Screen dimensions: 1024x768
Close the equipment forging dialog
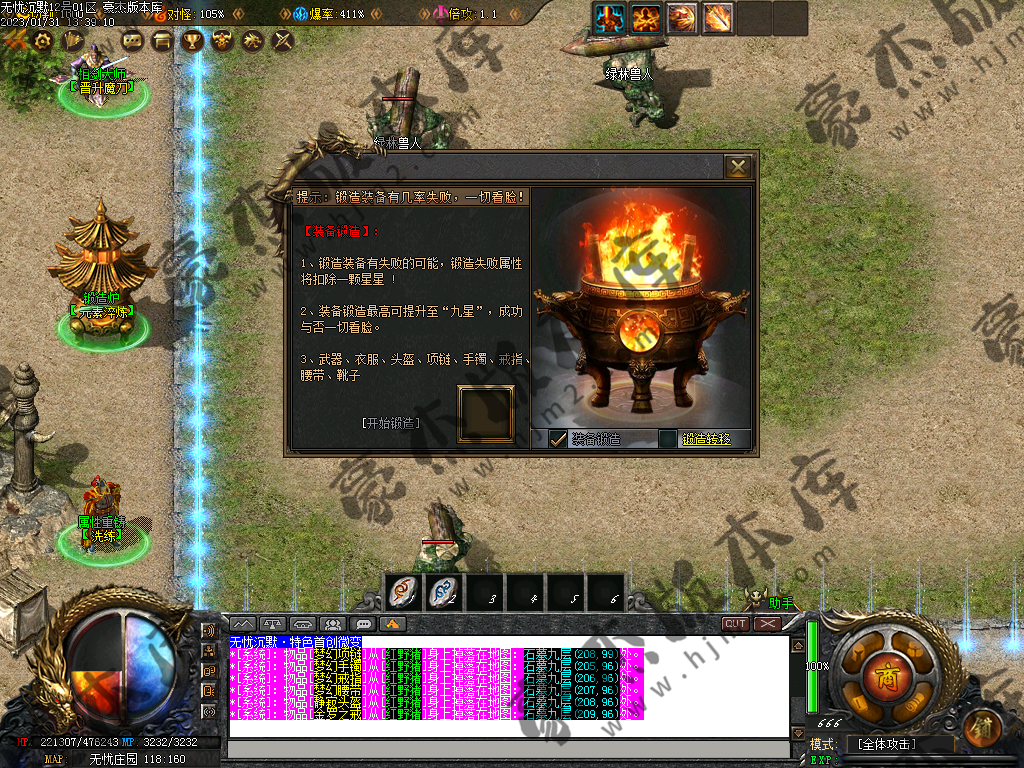(738, 166)
